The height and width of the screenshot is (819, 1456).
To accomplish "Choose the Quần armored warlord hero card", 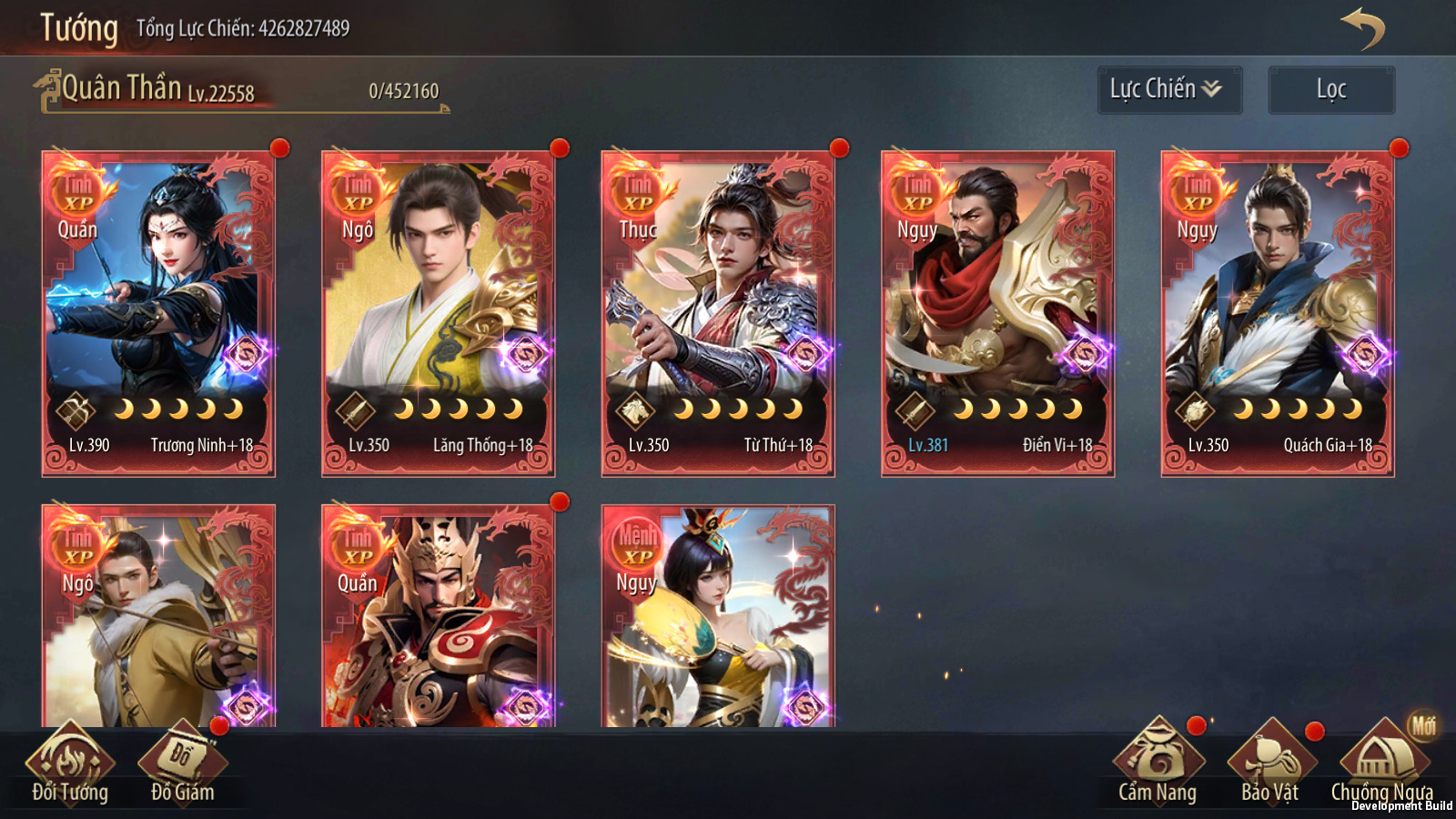I will tap(438, 615).
